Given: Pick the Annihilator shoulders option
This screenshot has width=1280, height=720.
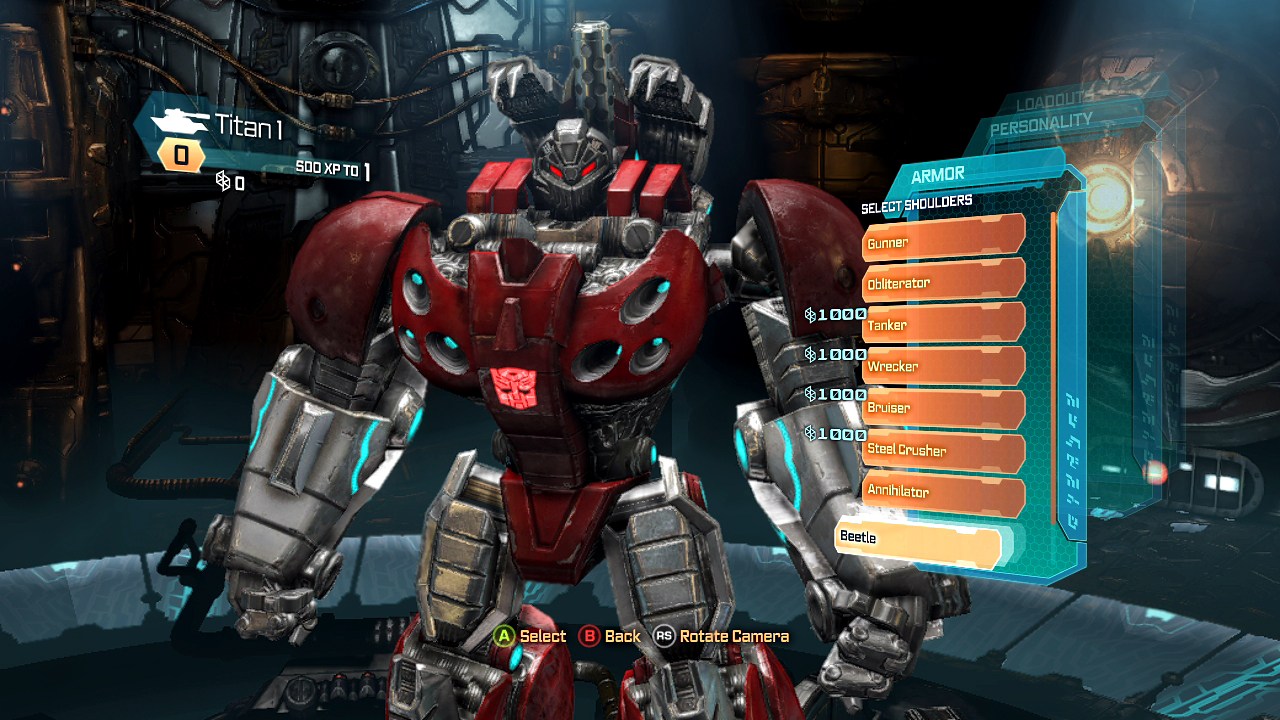Looking at the screenshot, I should [x=942, y=492].
